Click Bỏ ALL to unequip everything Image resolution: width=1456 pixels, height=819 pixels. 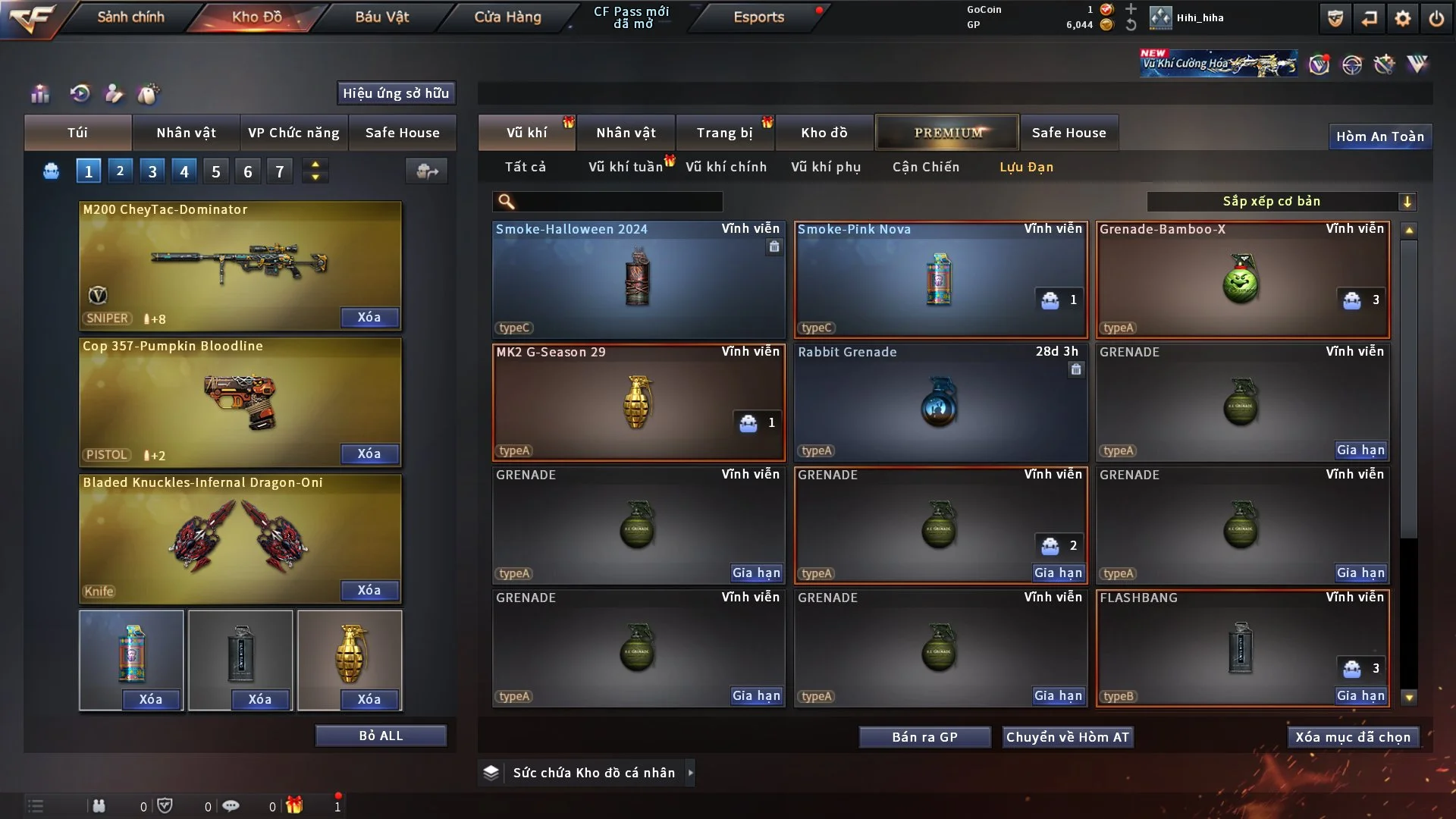tap(381, 736)
